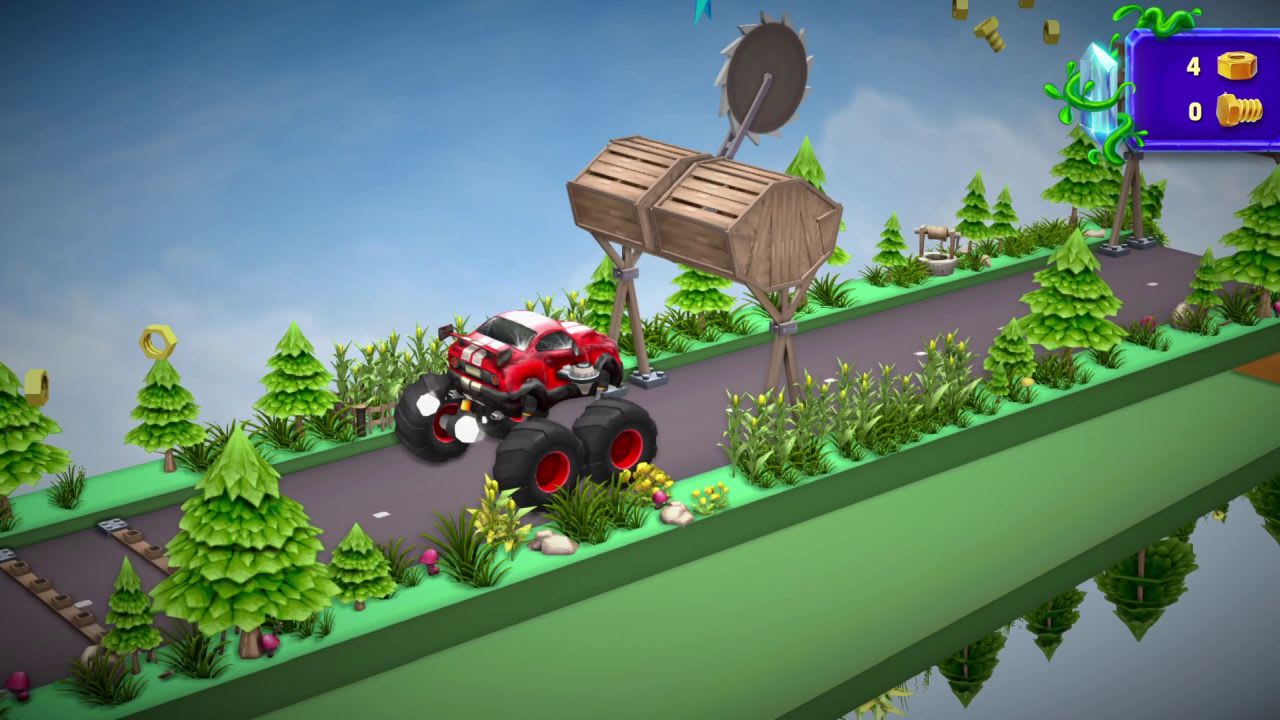The width and height of the screenshot is (1280, 720).
Task: Click the pink mushrooms by the roadside
Action: (x=429, y=560)
